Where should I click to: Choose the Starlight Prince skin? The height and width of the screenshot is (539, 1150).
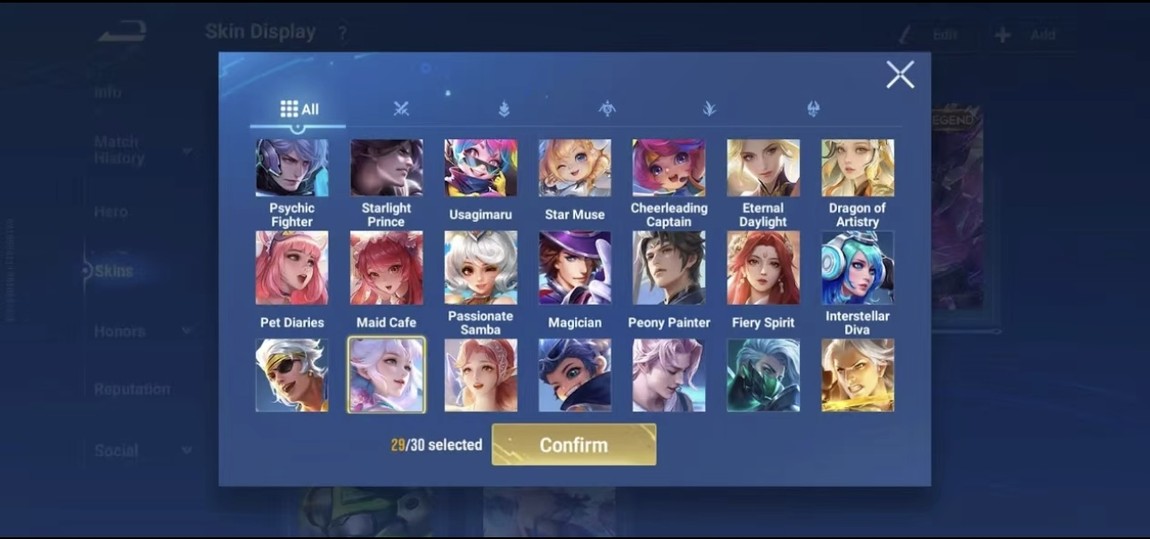[386, 168]
